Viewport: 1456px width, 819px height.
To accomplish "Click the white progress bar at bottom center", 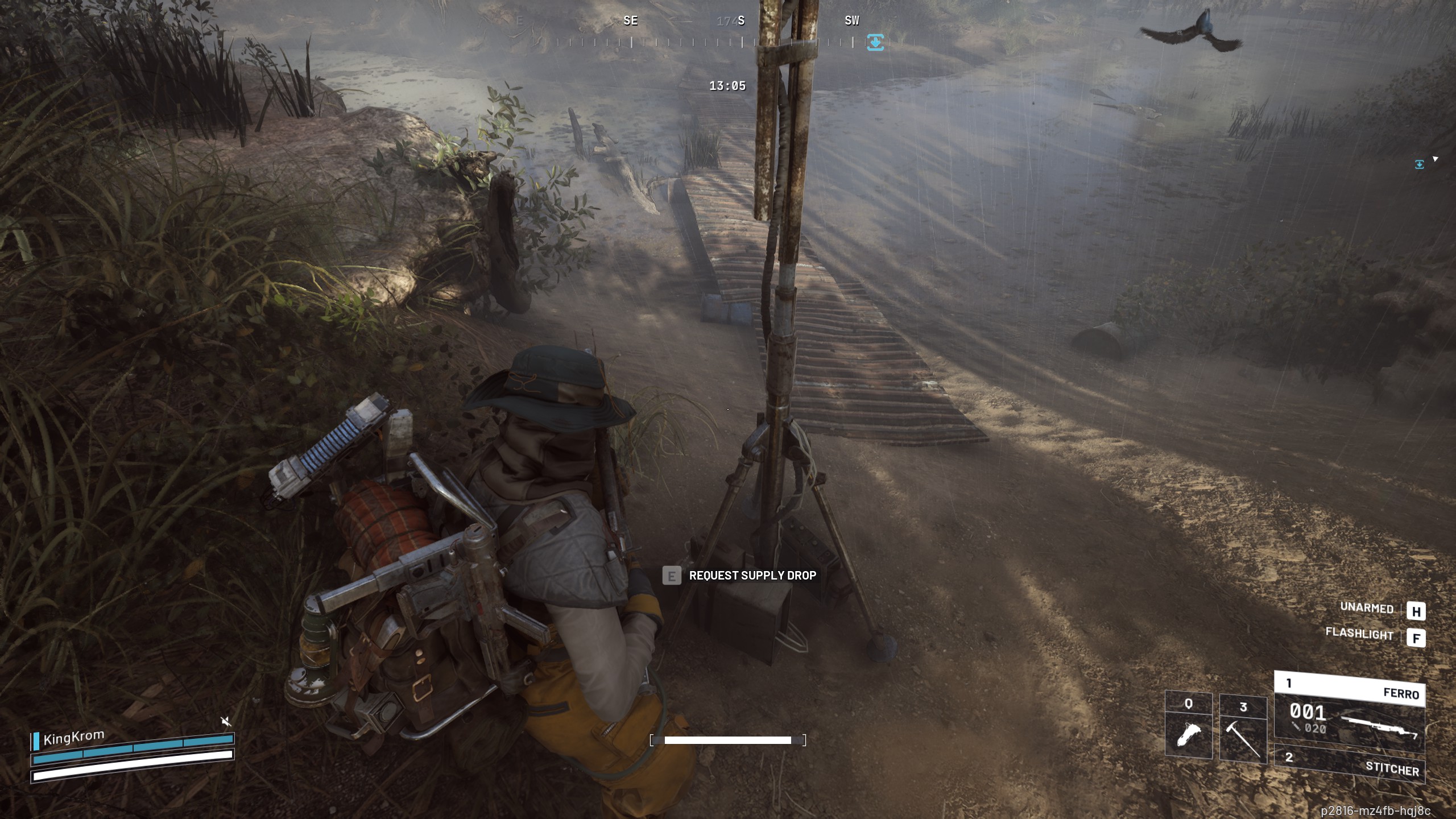I will click(728, 740).
